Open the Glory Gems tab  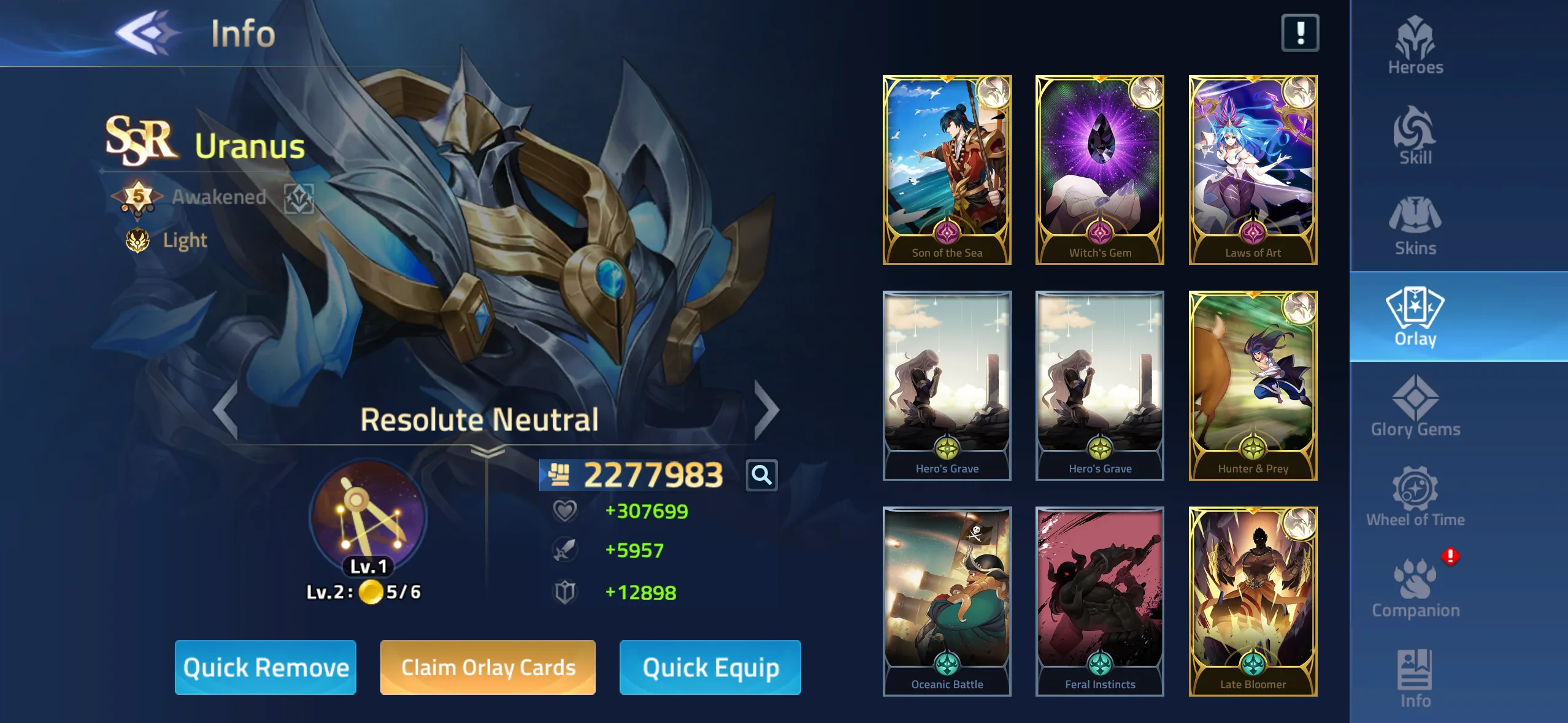tap(1415, 407)
